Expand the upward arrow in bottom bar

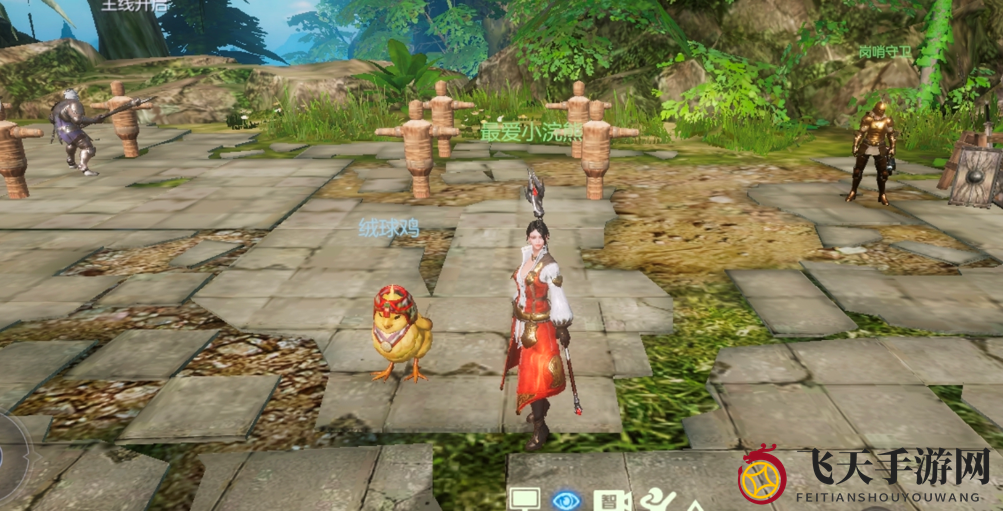tap(693, 504)
